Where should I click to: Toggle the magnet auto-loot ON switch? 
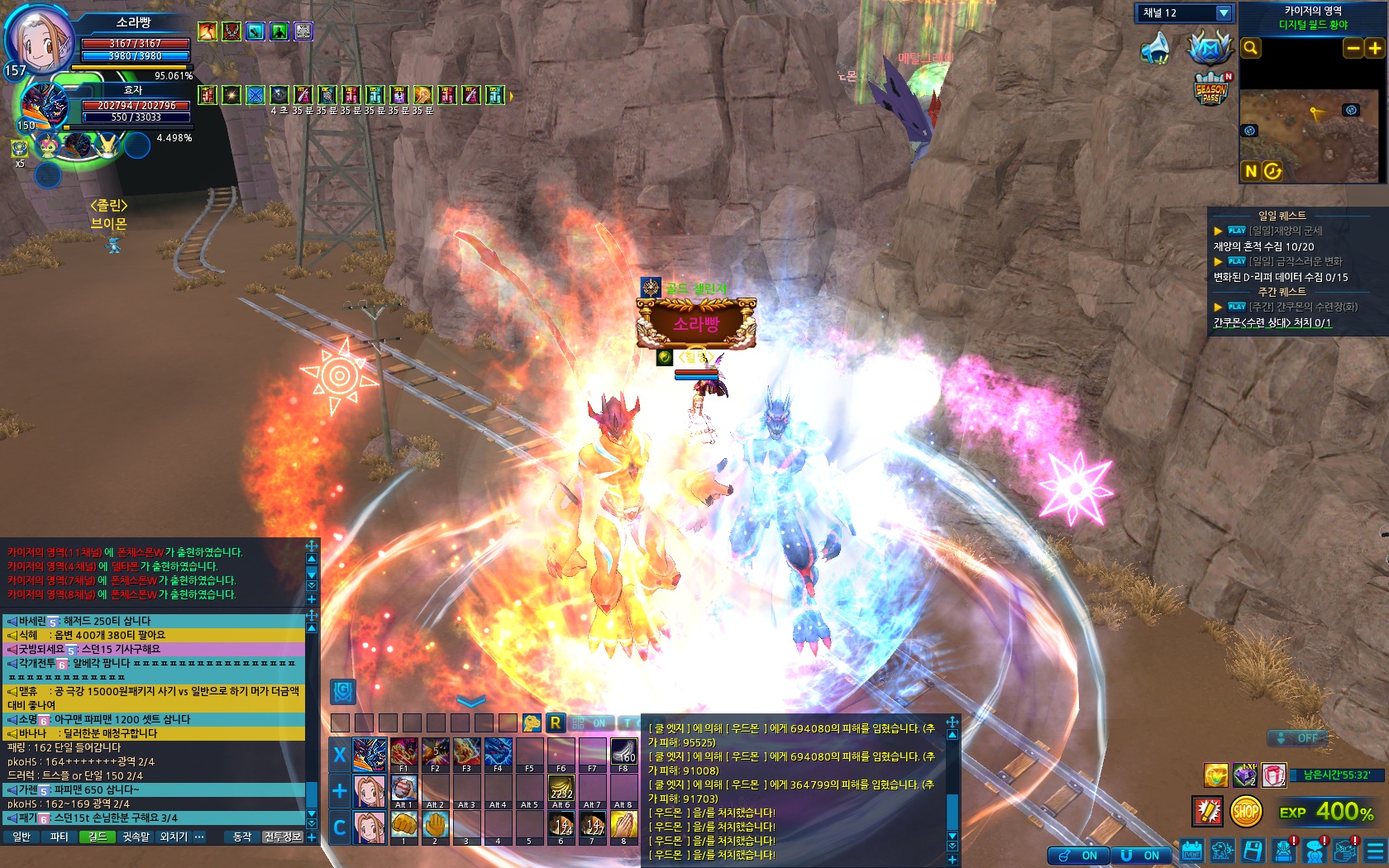(1141, 856)
